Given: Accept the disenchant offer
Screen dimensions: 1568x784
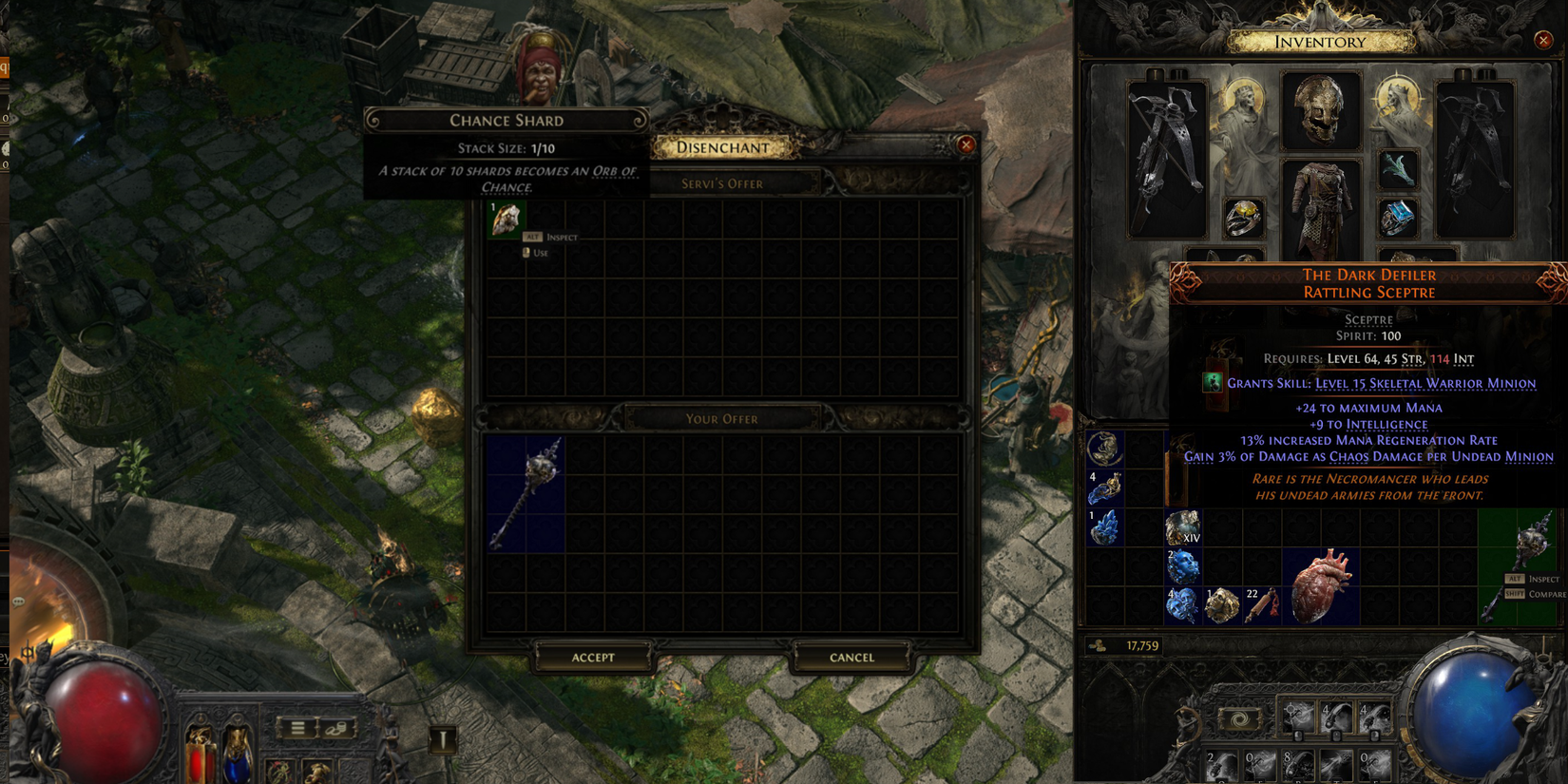Looking at the screenshot, I should point(593,657).
